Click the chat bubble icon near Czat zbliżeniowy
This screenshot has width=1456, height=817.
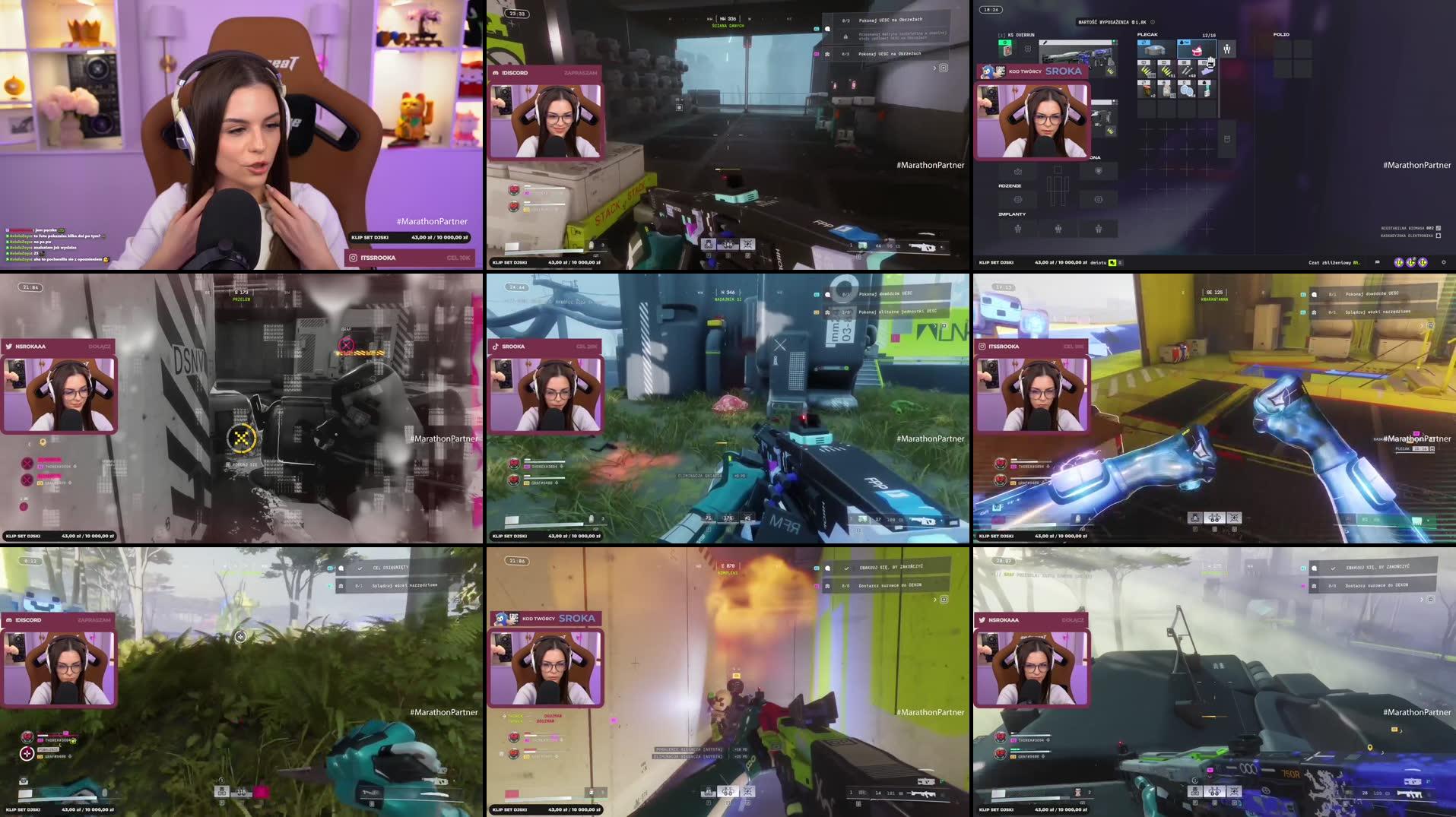(1377, 262)
